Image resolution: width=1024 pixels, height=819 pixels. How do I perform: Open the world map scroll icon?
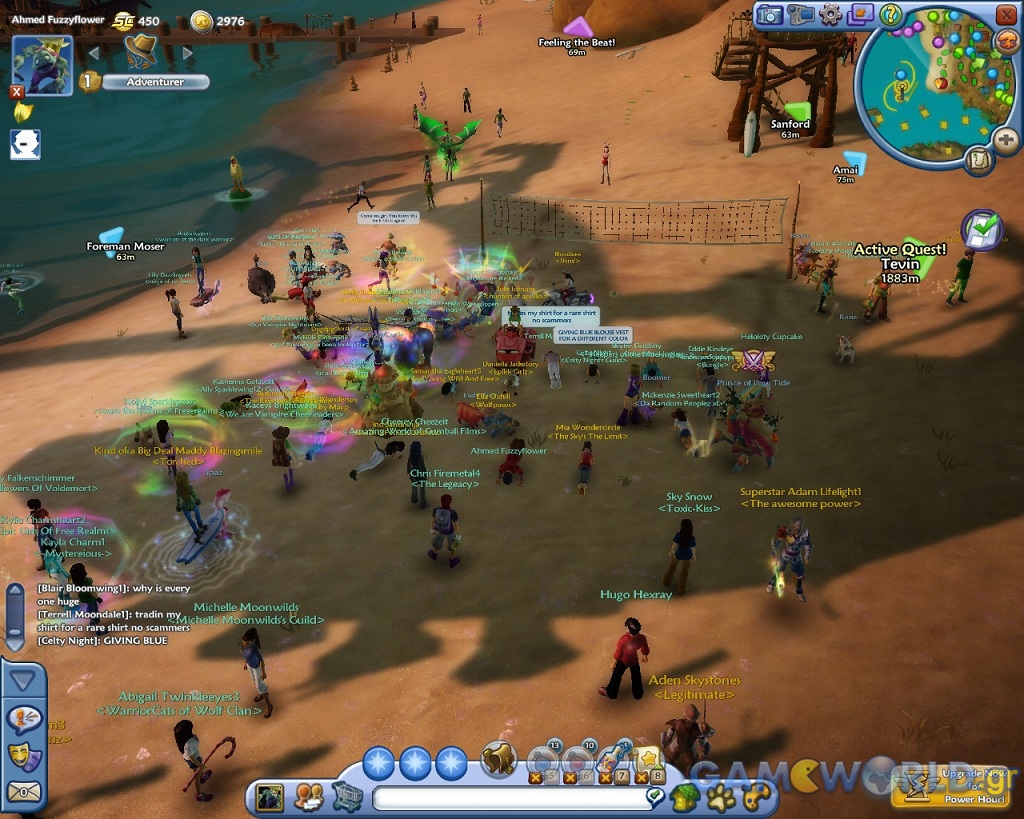pos(978,159)
